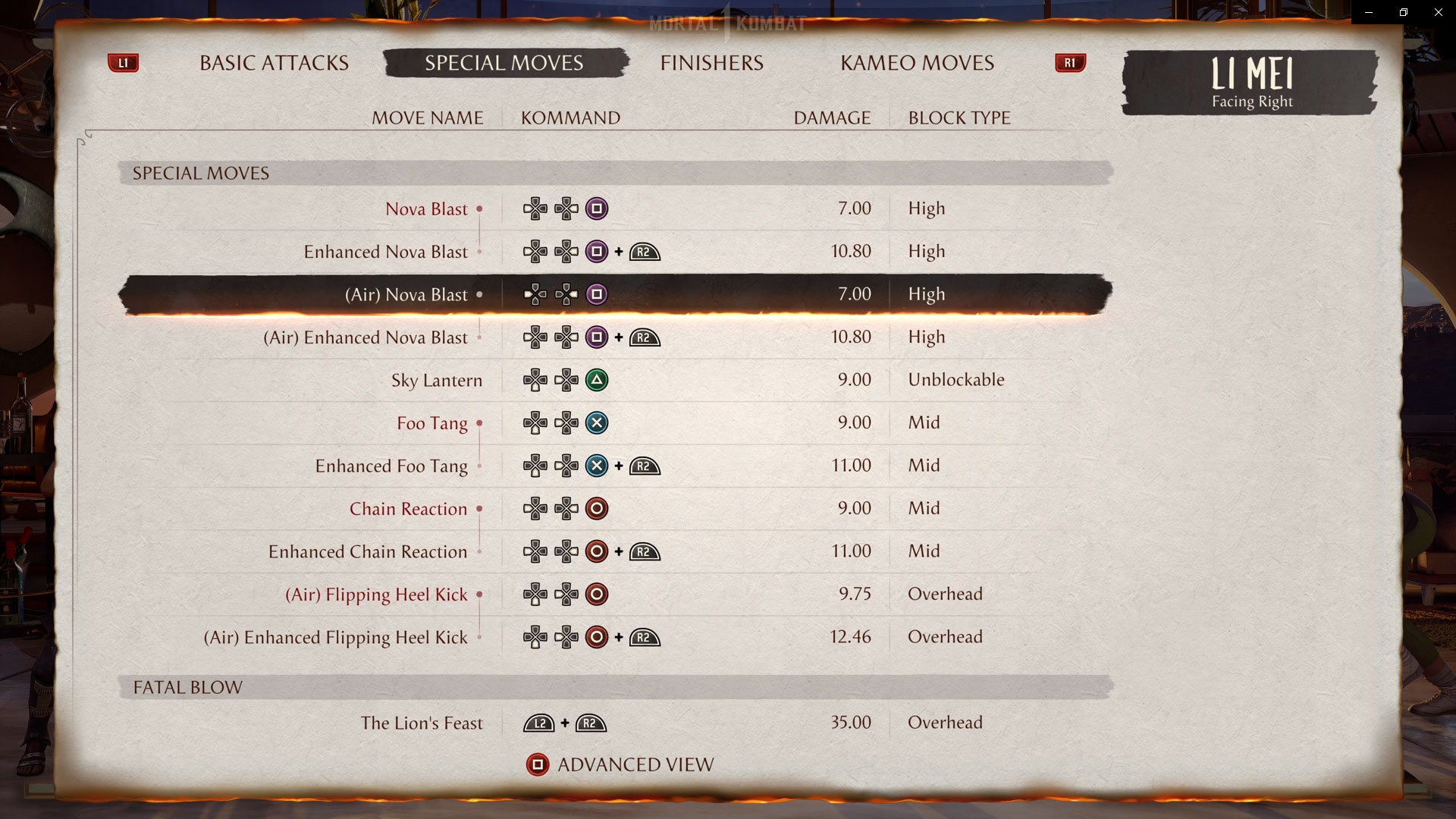Image resolution: width=1456 pixels, height=819 pixels.
Task: Click the bullet marker beside Foo Tang
Action: [478, 423]
